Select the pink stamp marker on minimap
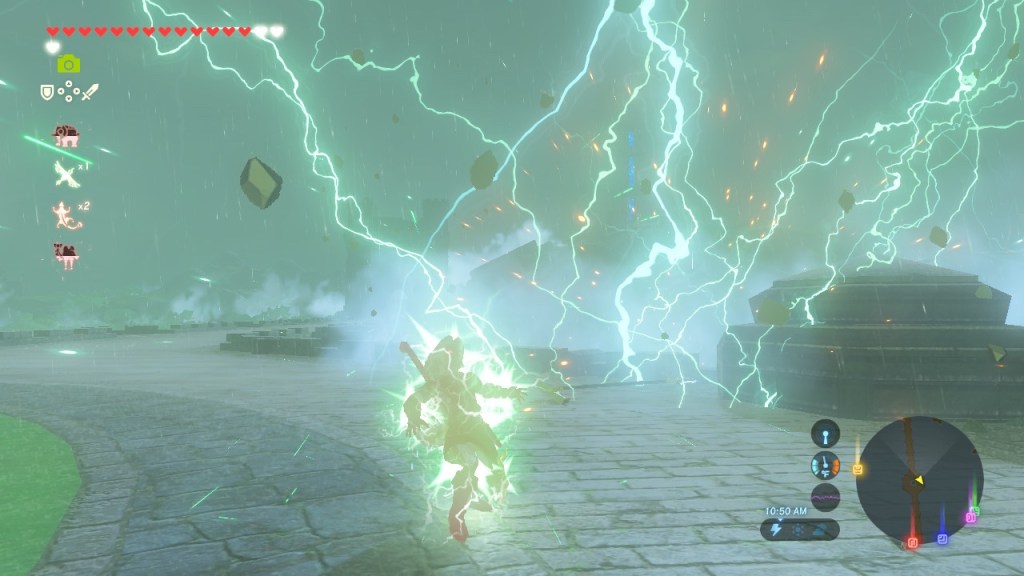Screen dimensions: 1024x576 [969, 517]
